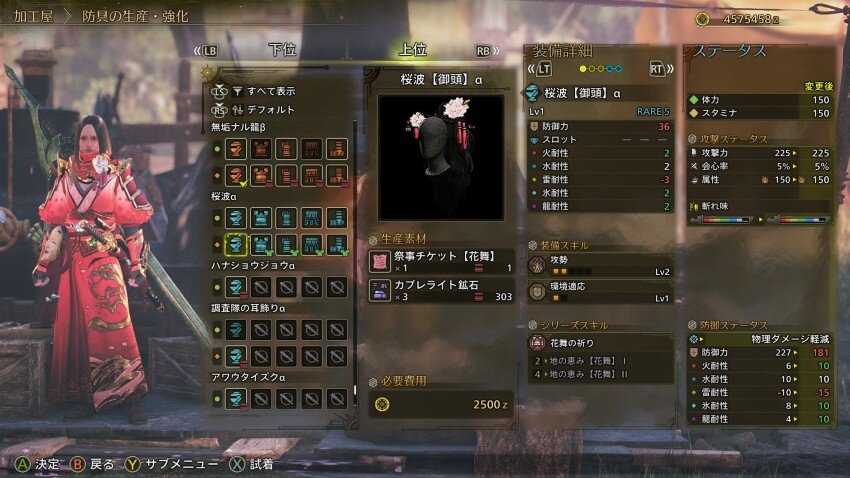Select the 攻勢 equipment skill entry

[x=600, y=265]
